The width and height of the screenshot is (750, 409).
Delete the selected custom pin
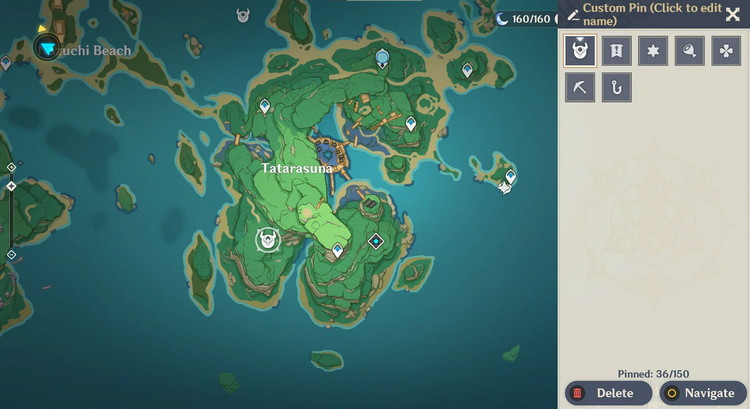(608, 393)
